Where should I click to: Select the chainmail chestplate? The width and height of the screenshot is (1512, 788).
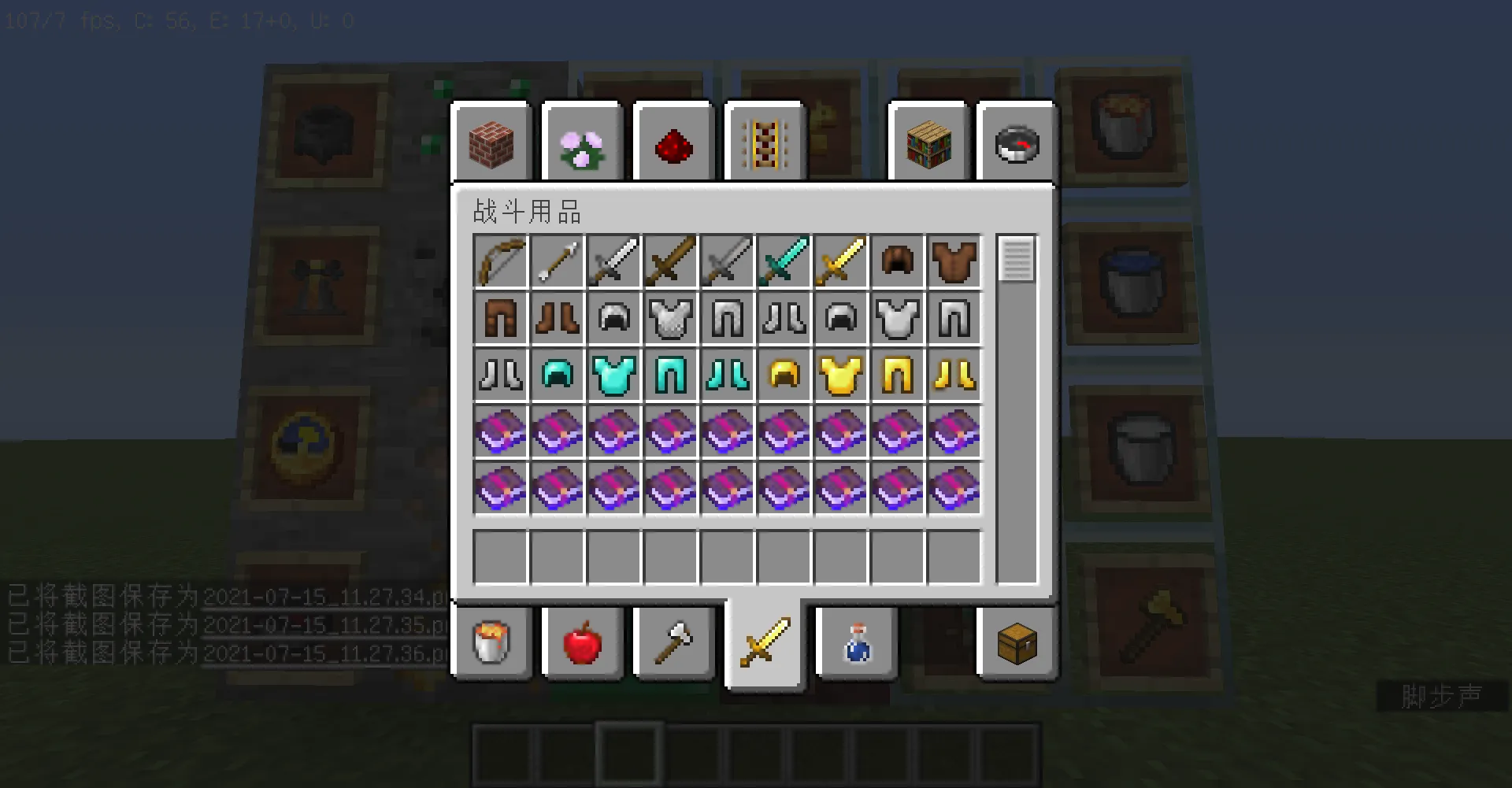[x=671, y=318]
